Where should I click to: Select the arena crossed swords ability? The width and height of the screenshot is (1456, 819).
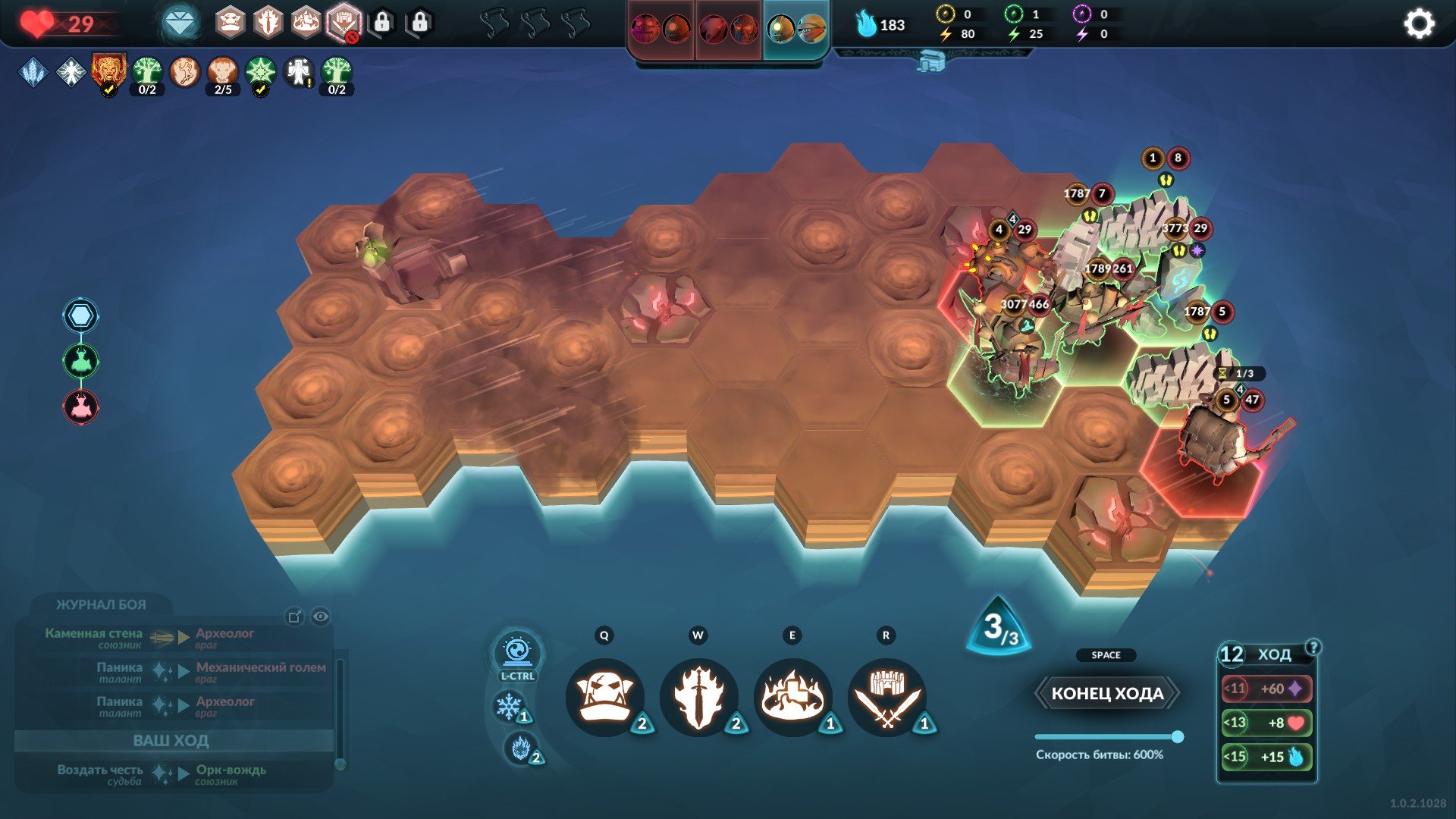[x=886, y=696]
